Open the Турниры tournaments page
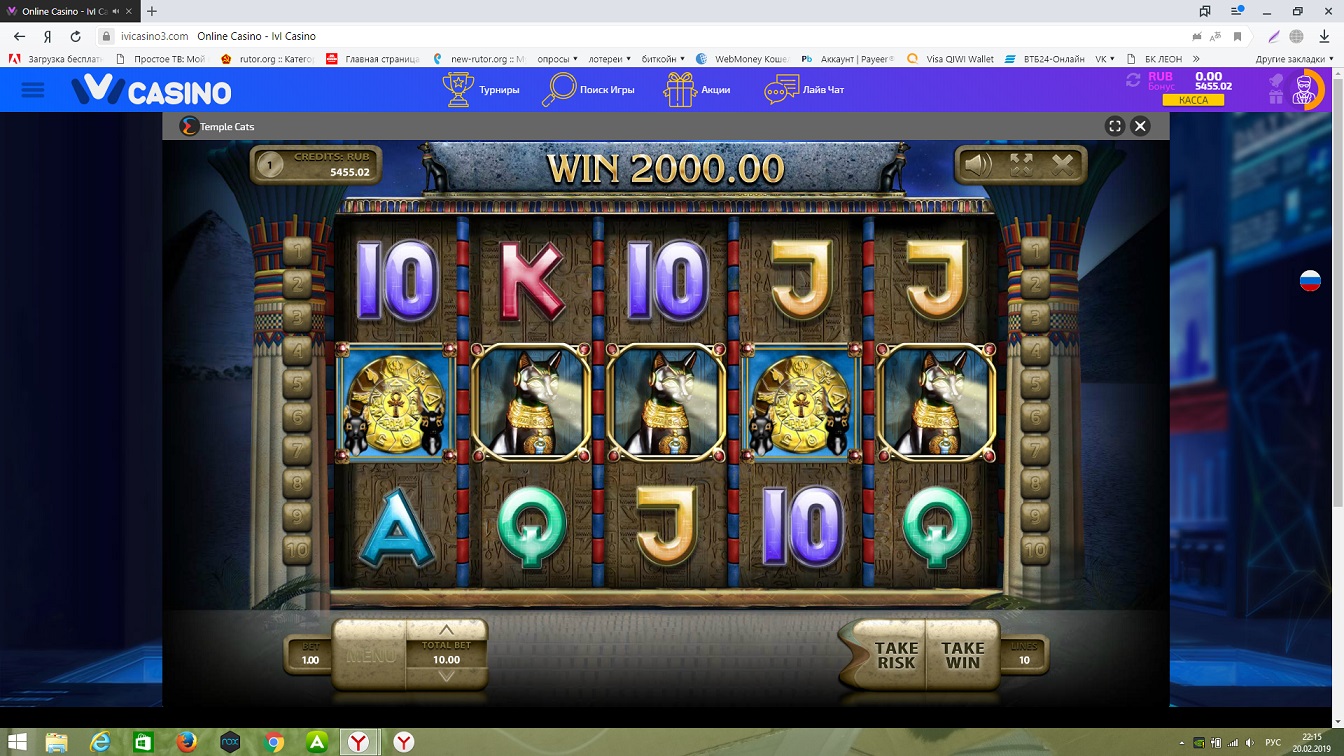Viewport: 1344px width, 756px height. 481,90
